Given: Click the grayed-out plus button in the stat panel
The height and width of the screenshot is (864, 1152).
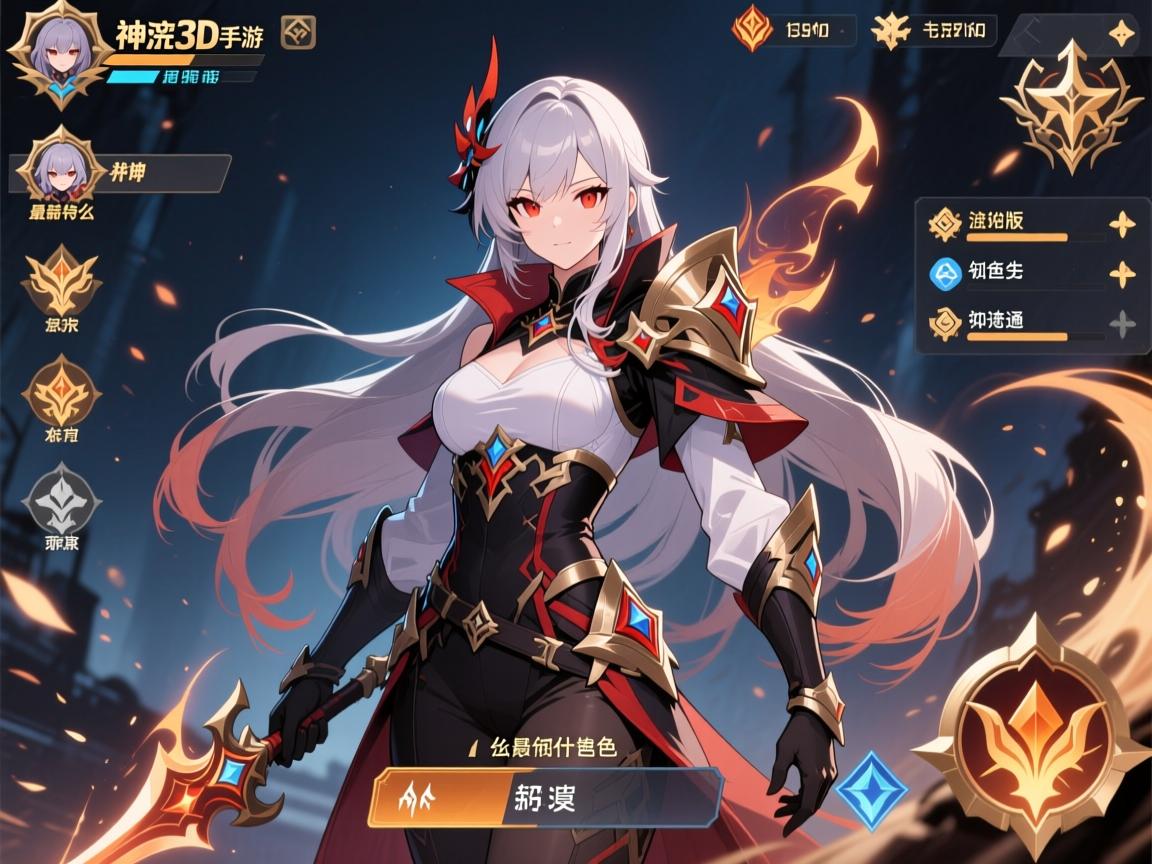Looking at the screenshot, I should click(x=1123, y=323).
